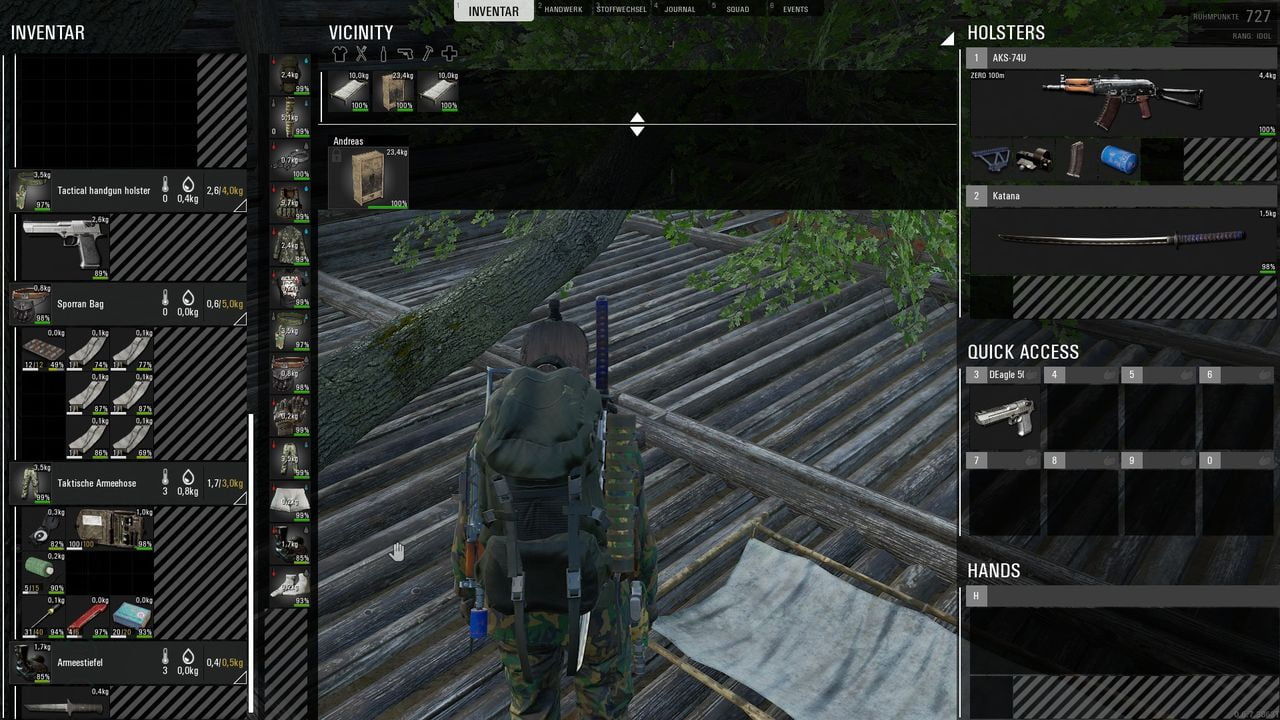Switch to the Handwerk tab
This screenshot has width=1280, height=720.
[563, 9]
